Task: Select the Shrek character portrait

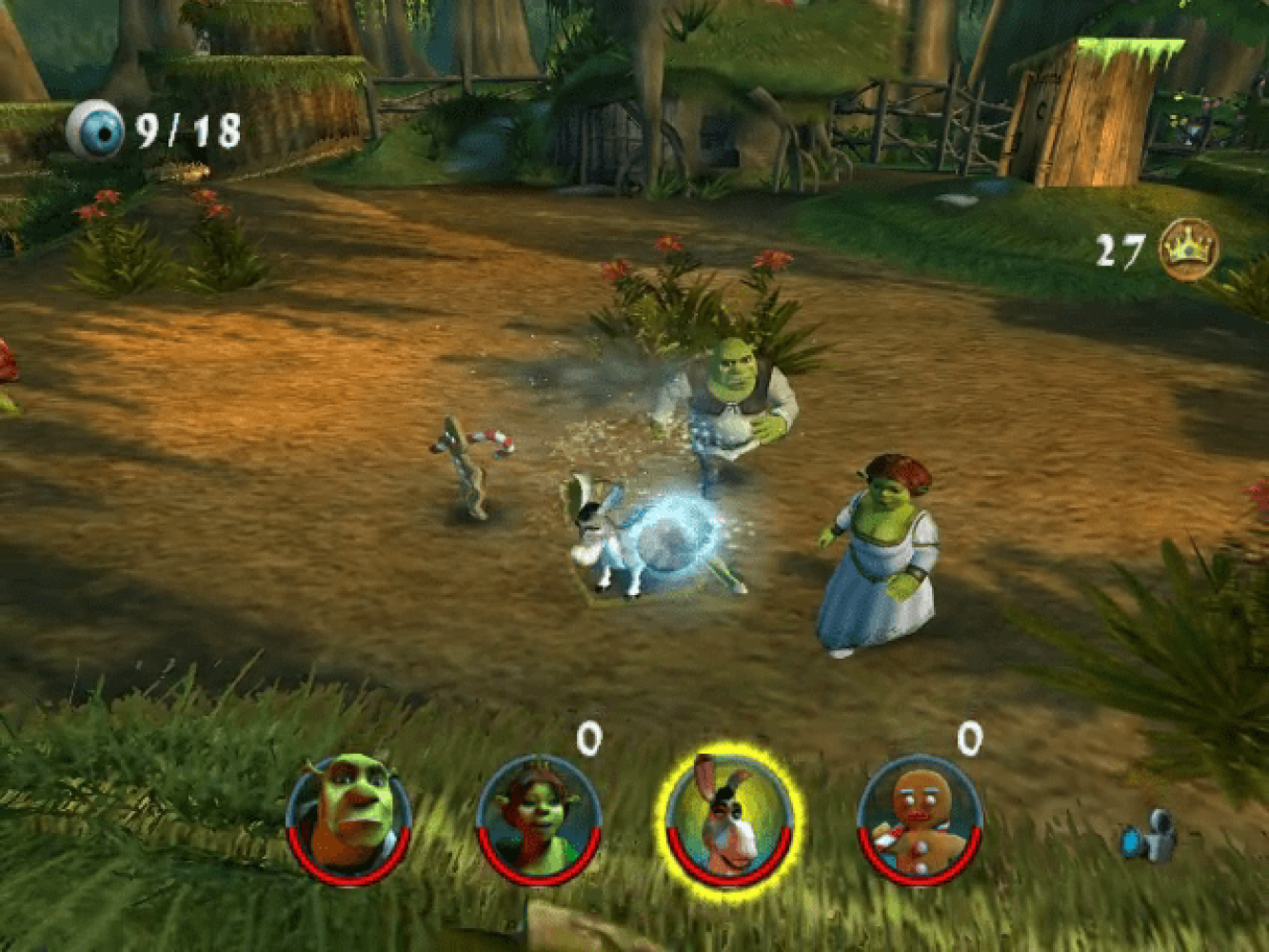Action: click(348, 818)
